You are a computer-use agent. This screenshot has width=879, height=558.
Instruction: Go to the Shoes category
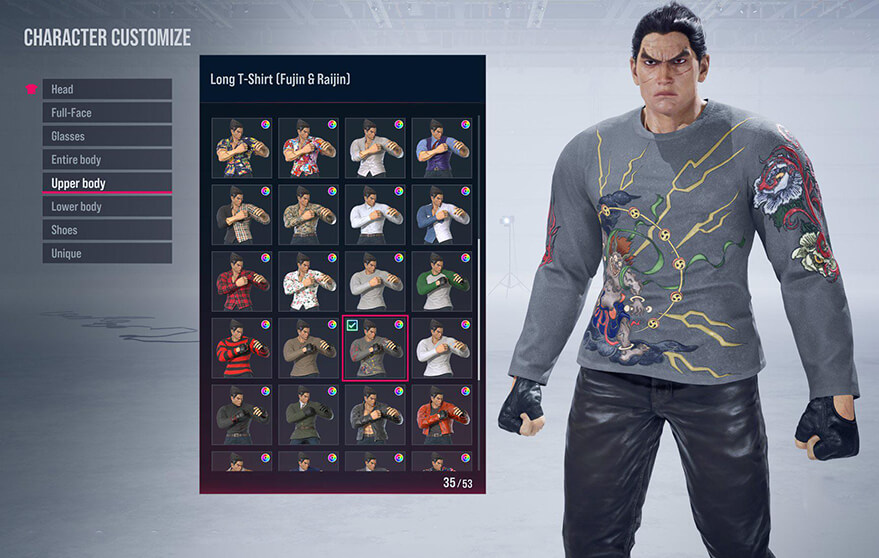pos(107,230)
